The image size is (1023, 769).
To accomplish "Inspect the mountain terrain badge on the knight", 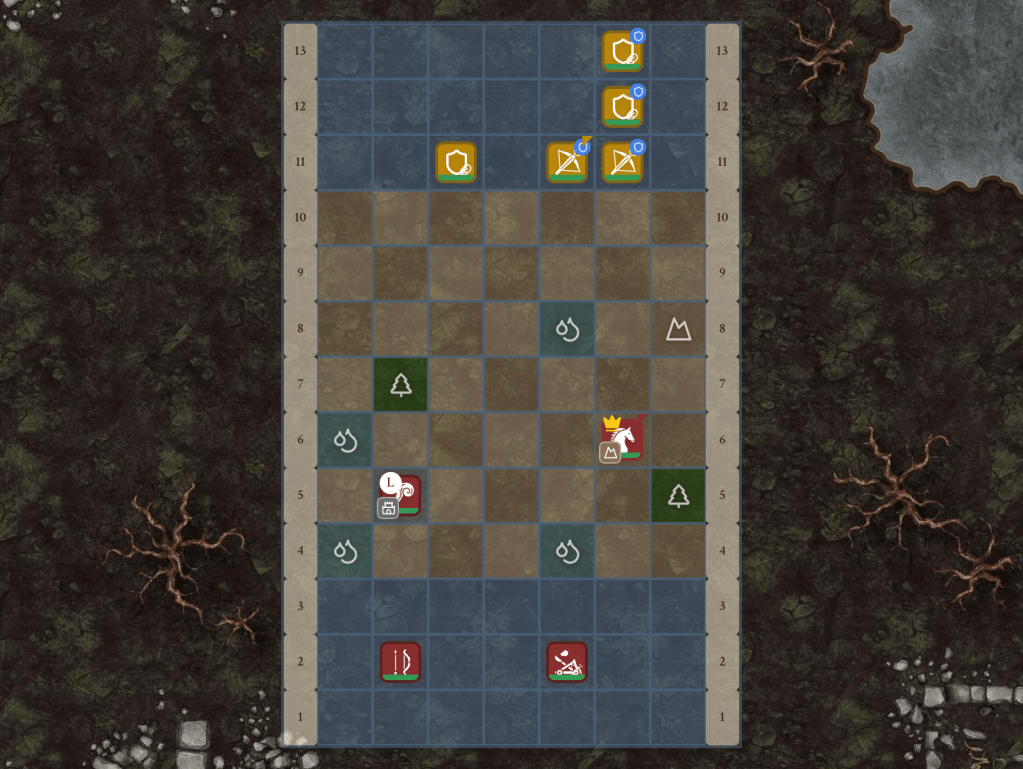I will click(609, 453).
